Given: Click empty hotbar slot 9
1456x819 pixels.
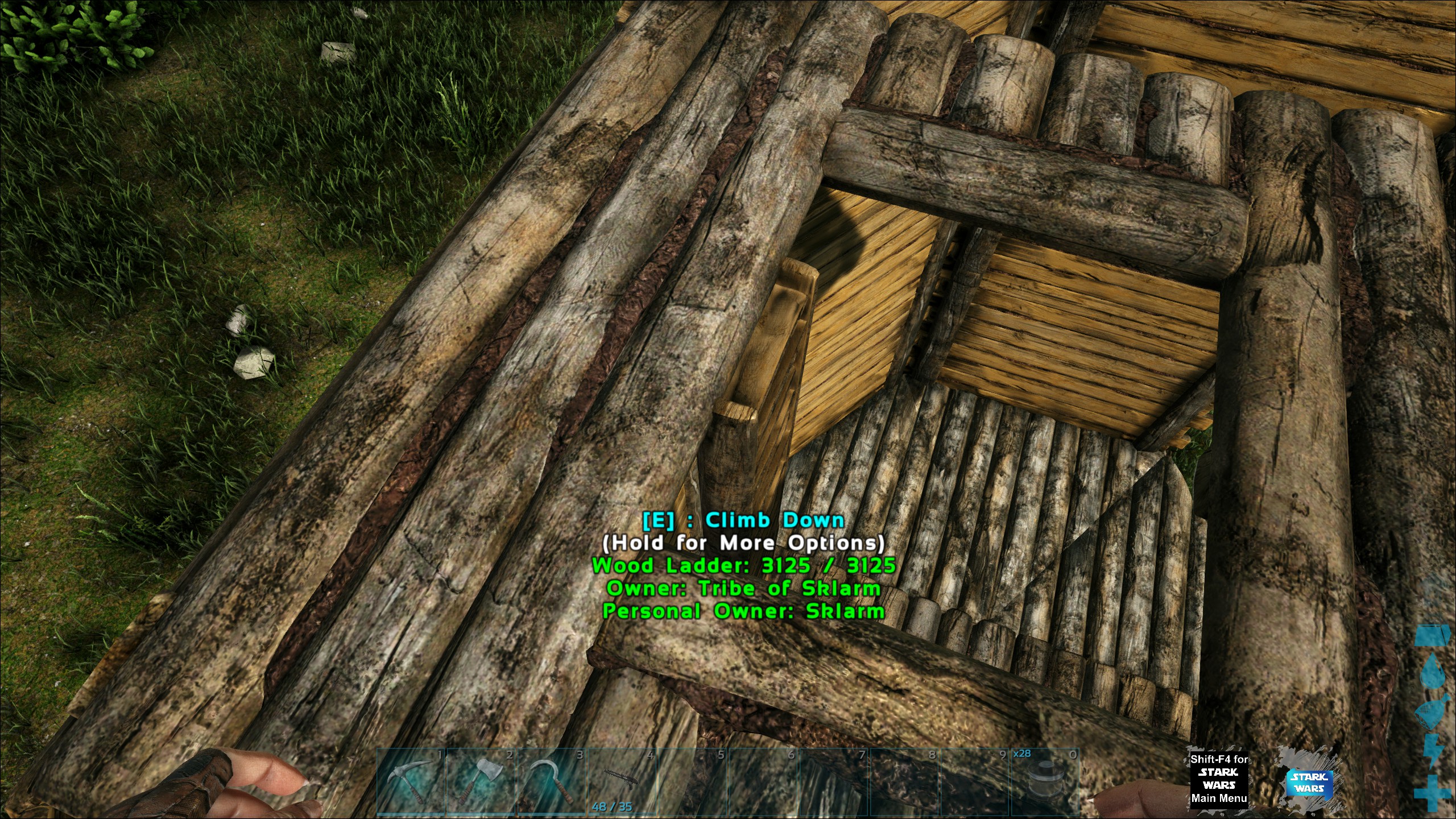Looking at the screenshot, I should [975, 781].
